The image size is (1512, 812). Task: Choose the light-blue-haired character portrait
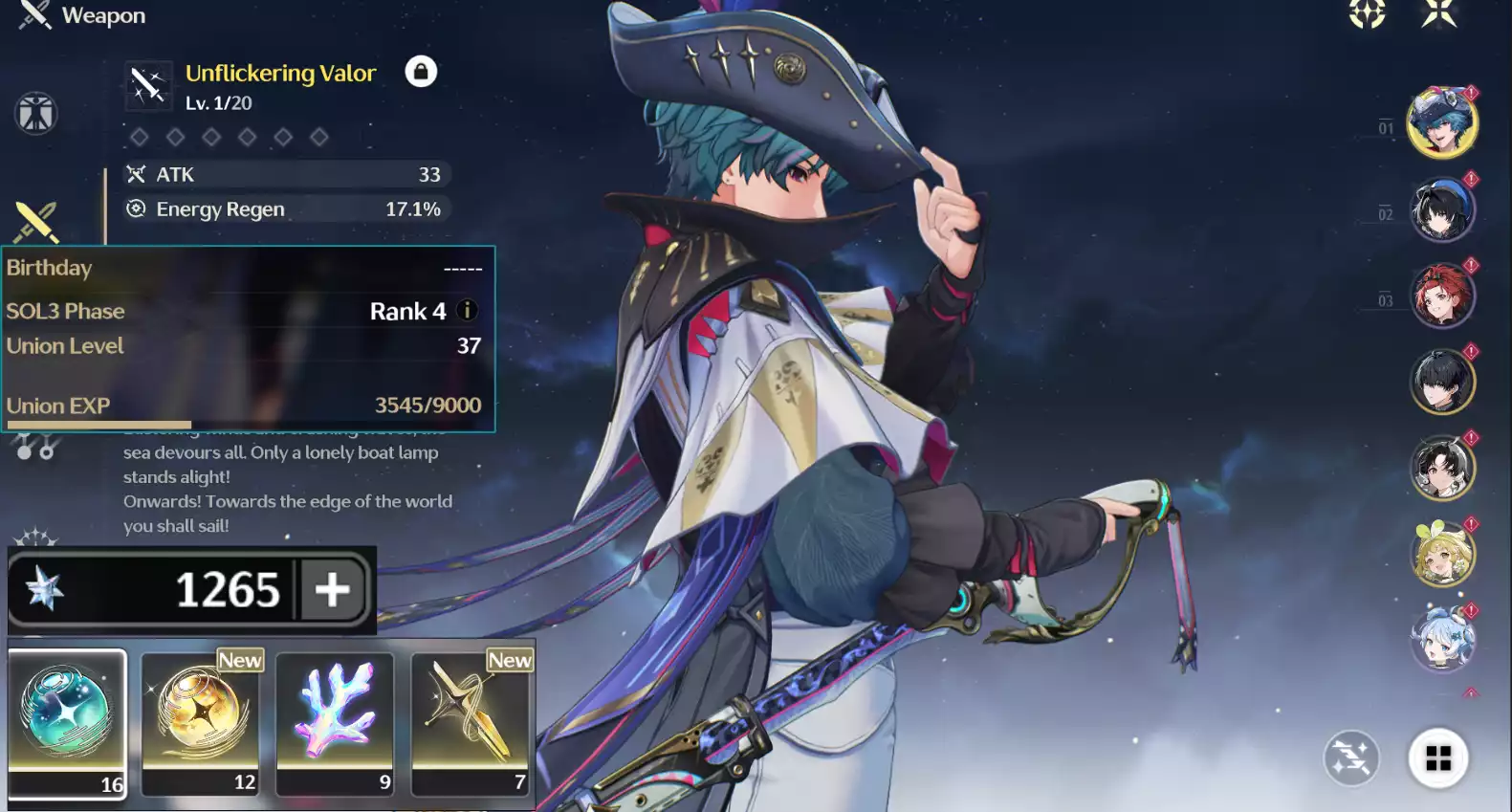click(x=1442, y=639)
